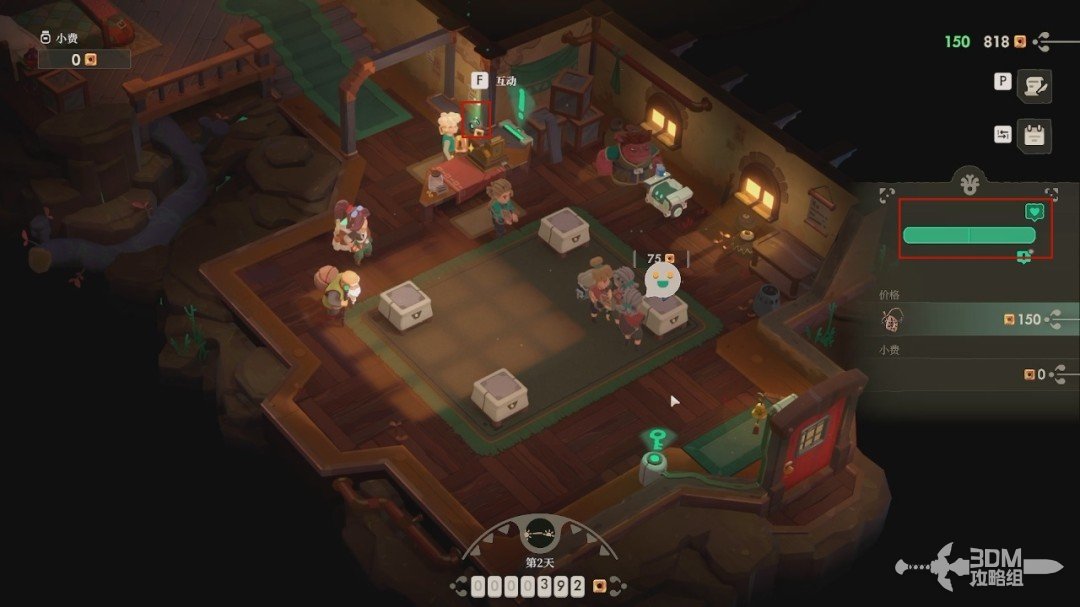Open the notebook calendar icon

click(x=1034, y=136)
